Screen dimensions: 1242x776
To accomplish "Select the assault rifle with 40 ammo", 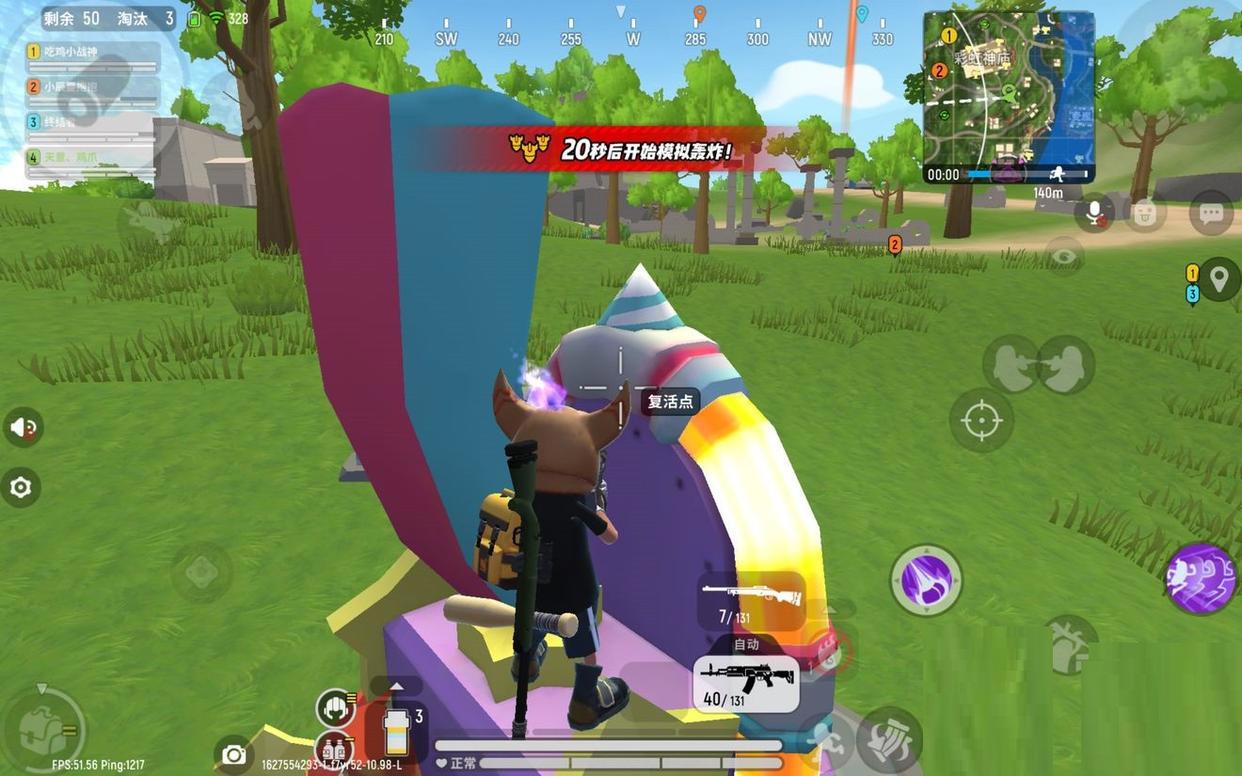I will click(x=746, y=682).
